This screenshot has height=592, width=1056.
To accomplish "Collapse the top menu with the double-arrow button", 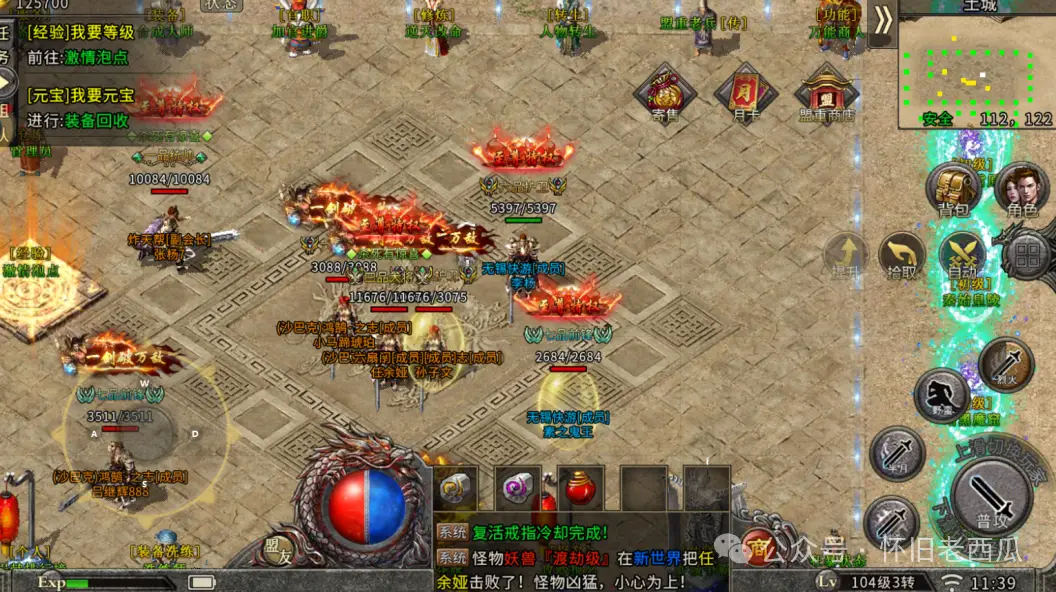I will pos(882,22).
